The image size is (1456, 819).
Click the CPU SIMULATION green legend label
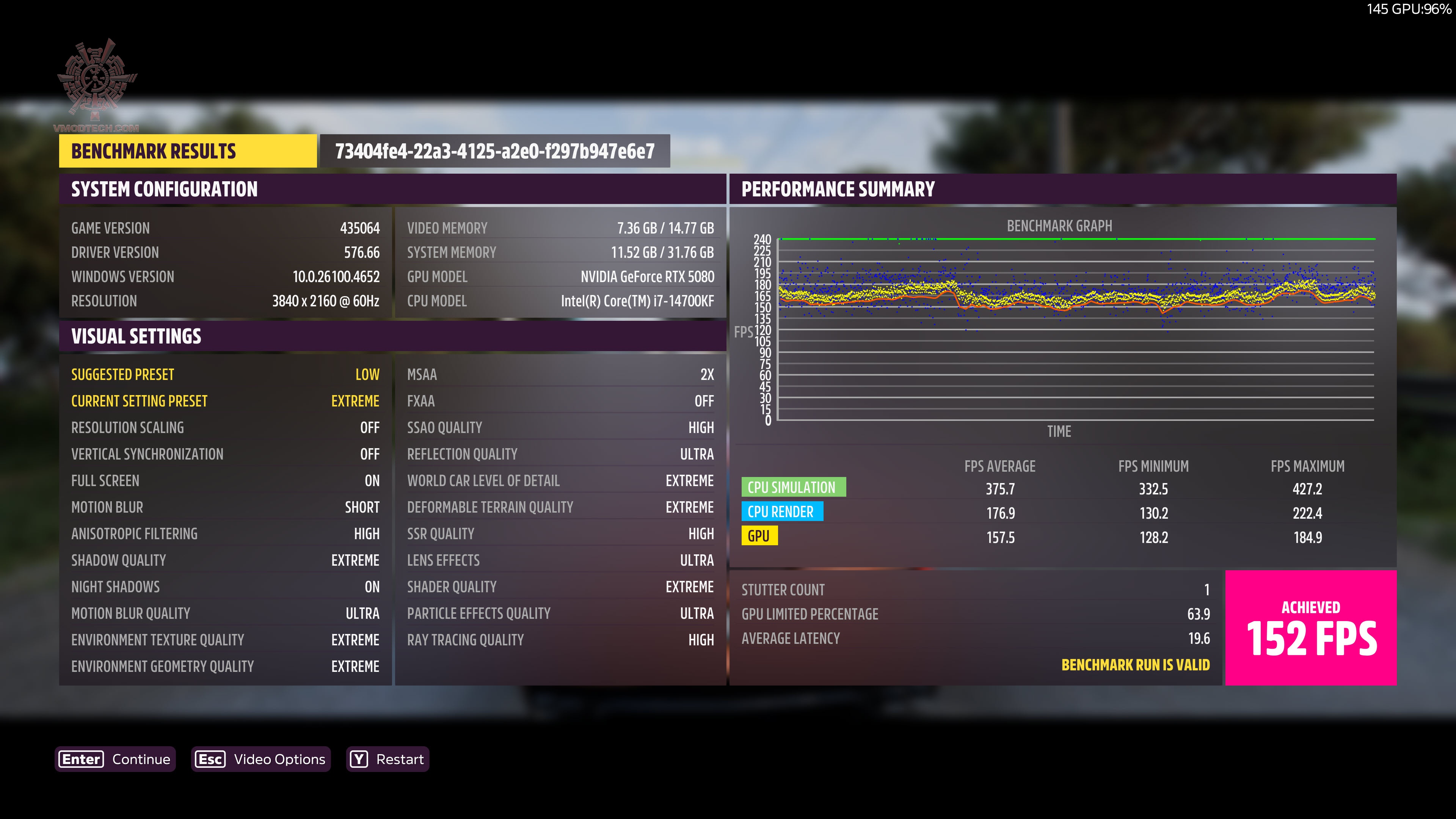click(x=794, y=486)
